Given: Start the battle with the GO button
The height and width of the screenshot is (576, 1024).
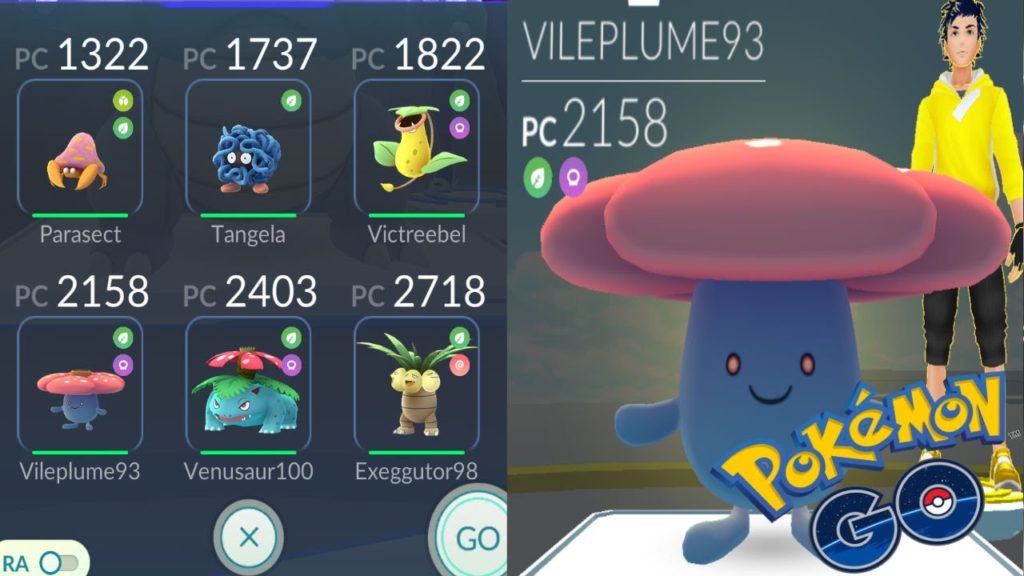Looking at the screenshot, I should pyautogui.click(x=476, y=538).
